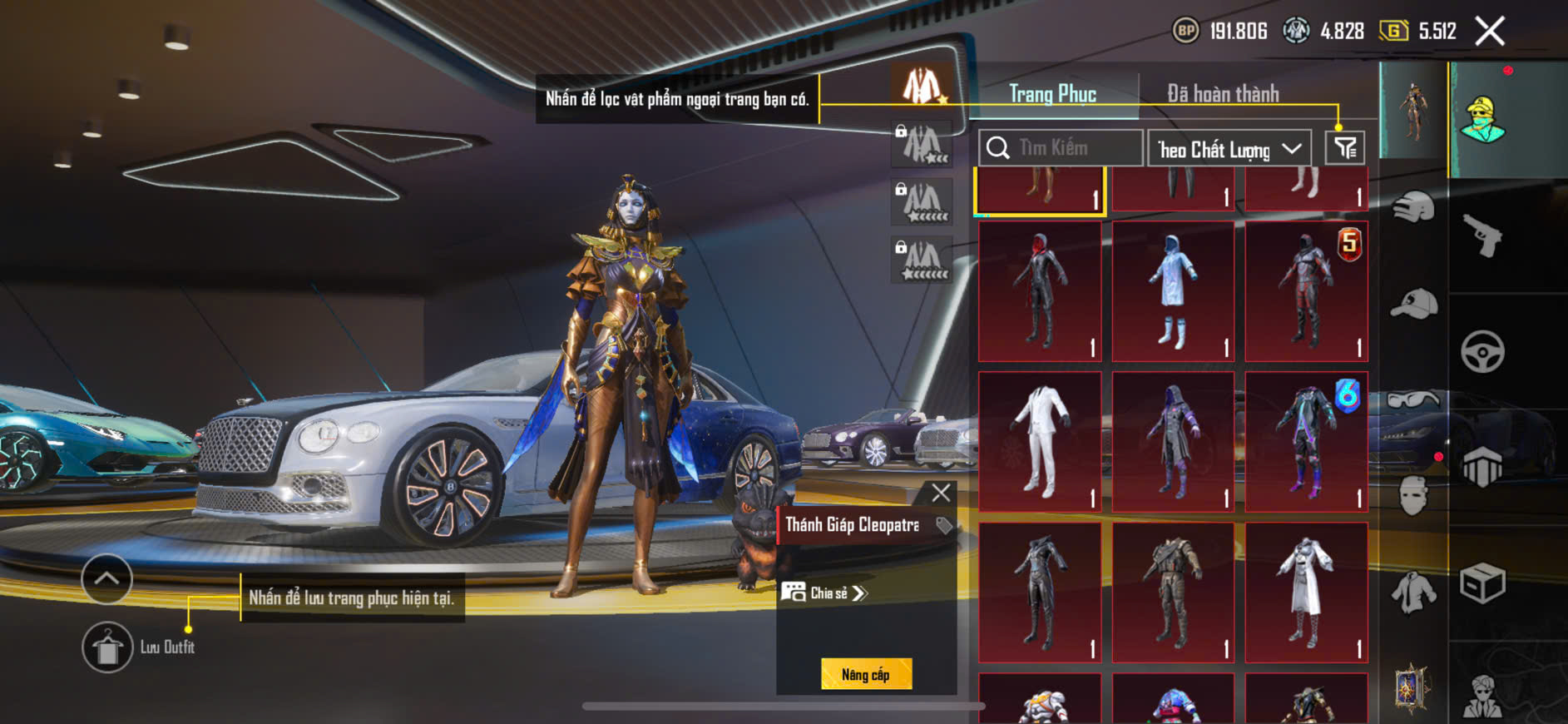Image resolution: width=1568 pixels, height=724 pixels.
Task: Share the outfit via Chia sẻ
Action: (x=824, y=593)
